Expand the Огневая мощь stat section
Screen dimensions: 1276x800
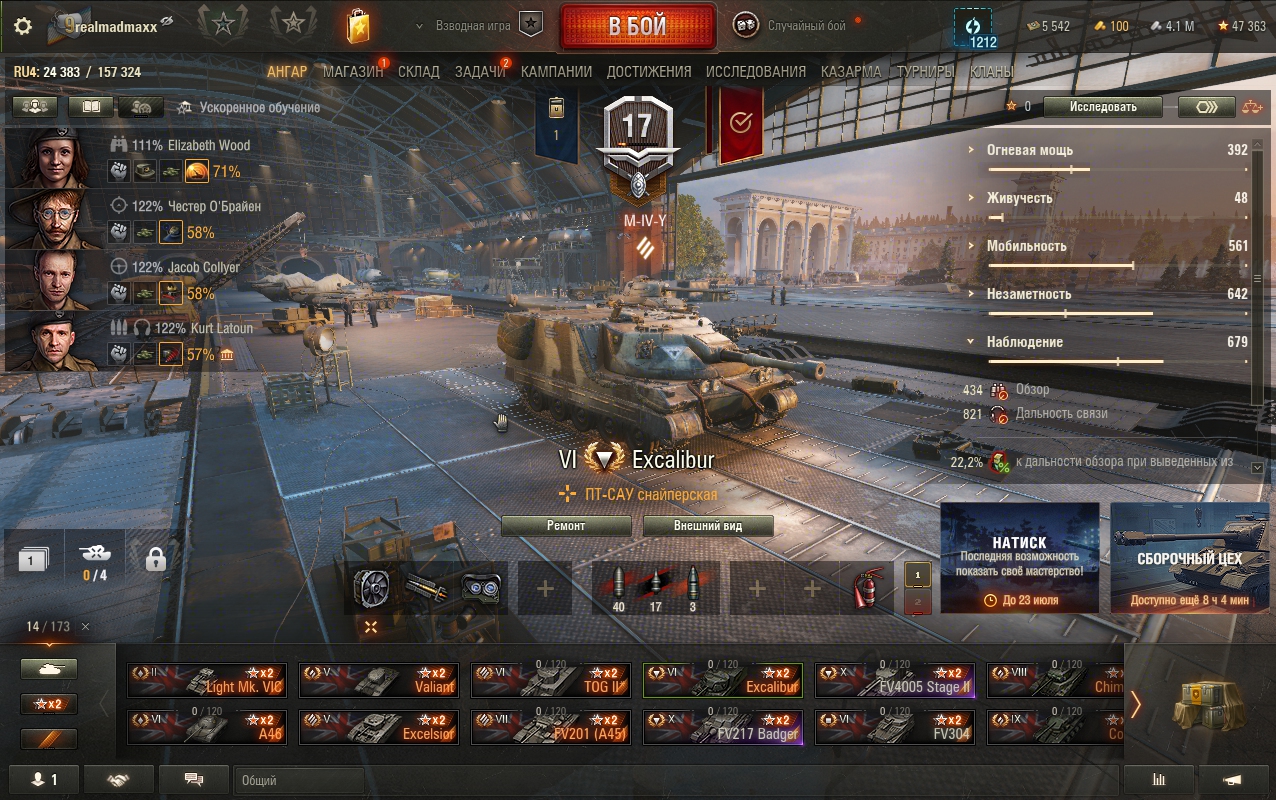1029,150
